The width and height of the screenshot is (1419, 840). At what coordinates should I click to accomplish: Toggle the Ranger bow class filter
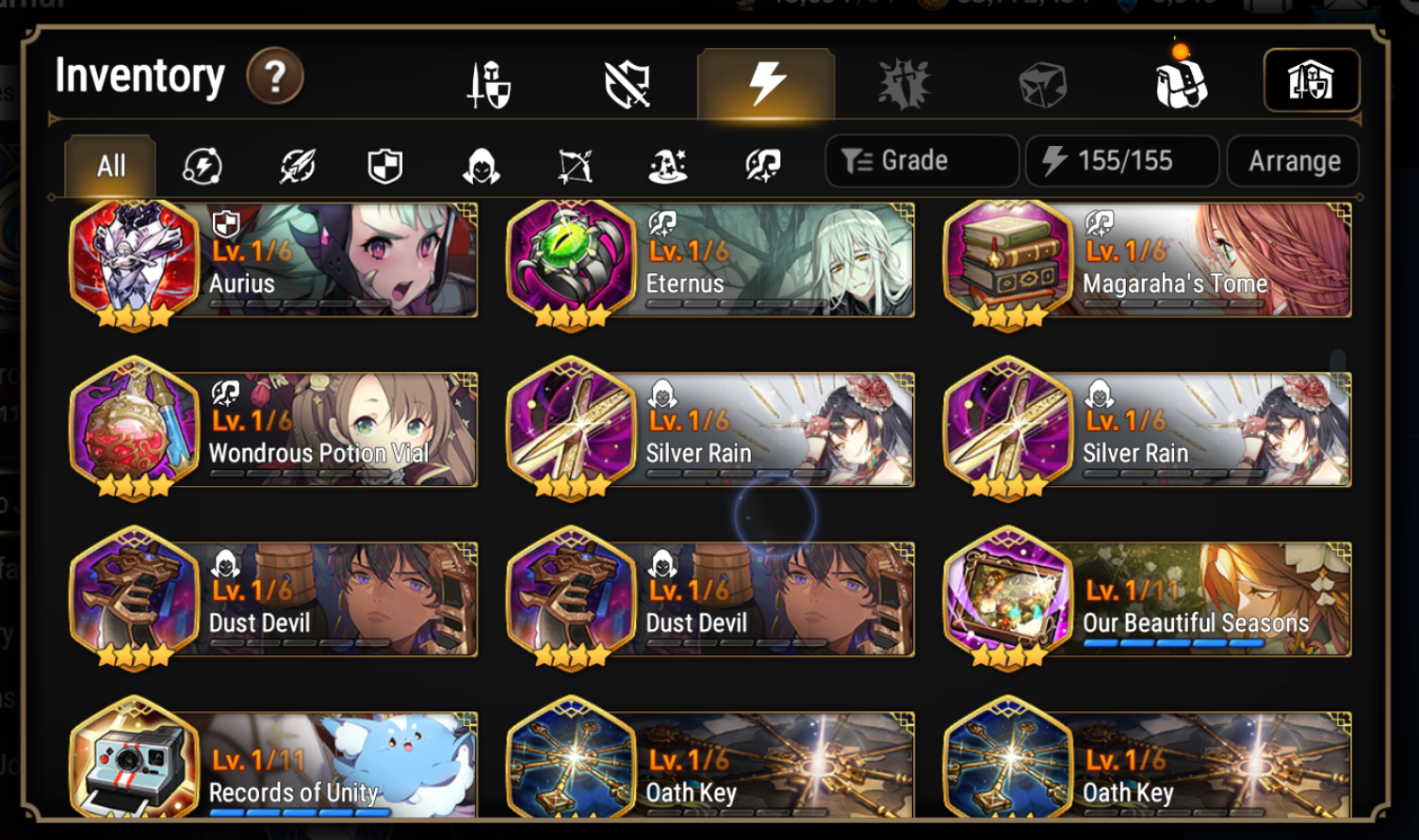coord(576,165)
